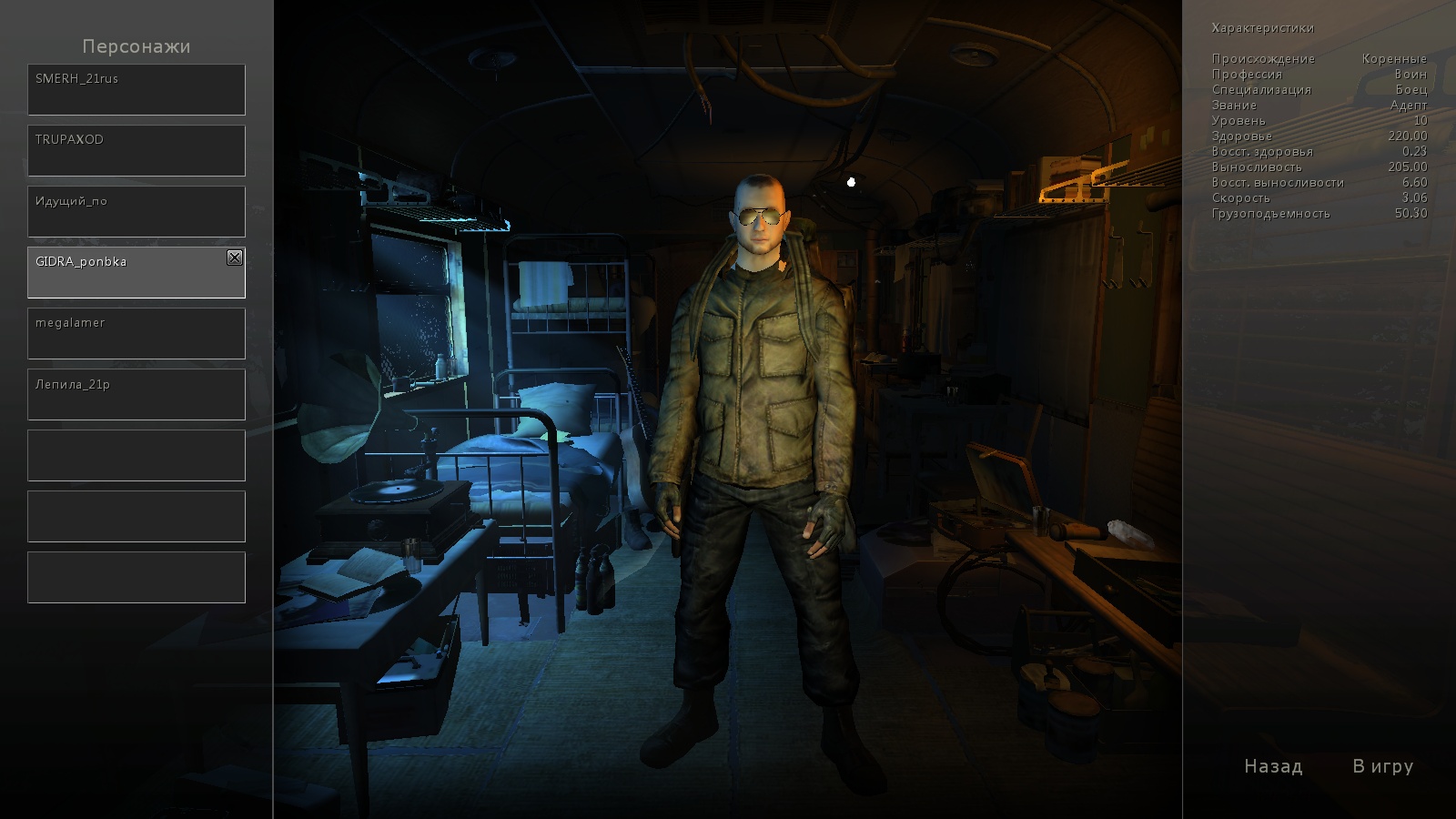The height and width of the screenshot is (819, 1456).
Task: Delete GIDRA_ponbka with the X button
Action: [235, 258]
